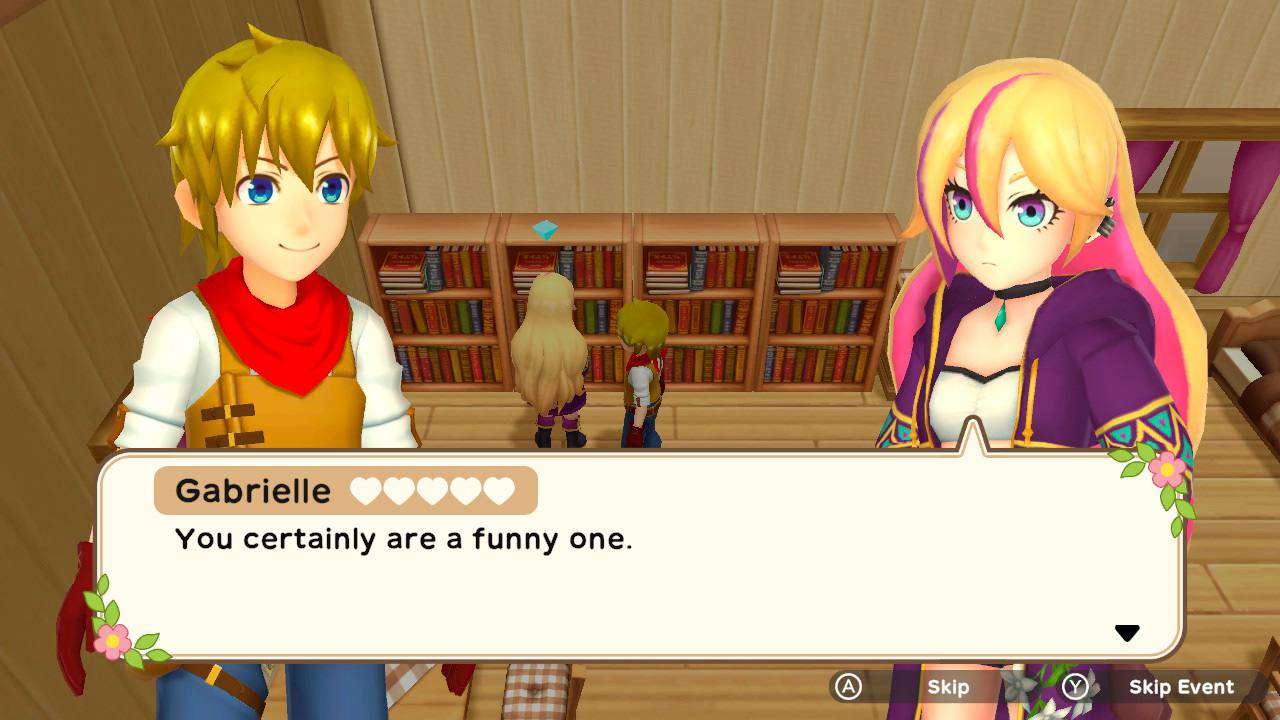Screen dimensions: 1280x720
Task: Toggle the second friendship heart
Action: [398, 490]
